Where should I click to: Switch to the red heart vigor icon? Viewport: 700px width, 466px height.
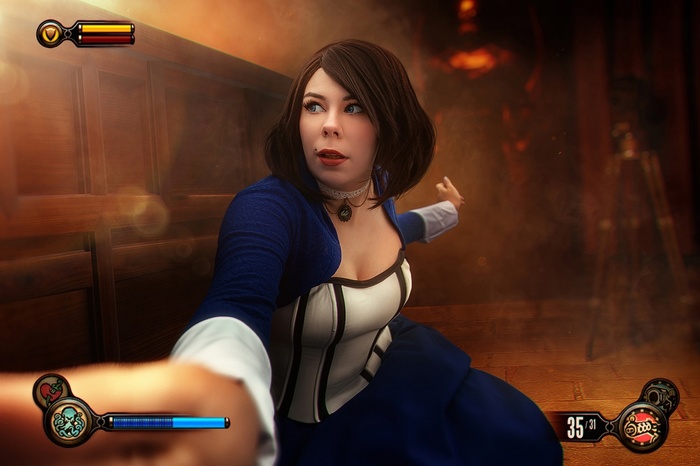pyautogui.click(x=50, y=391)
